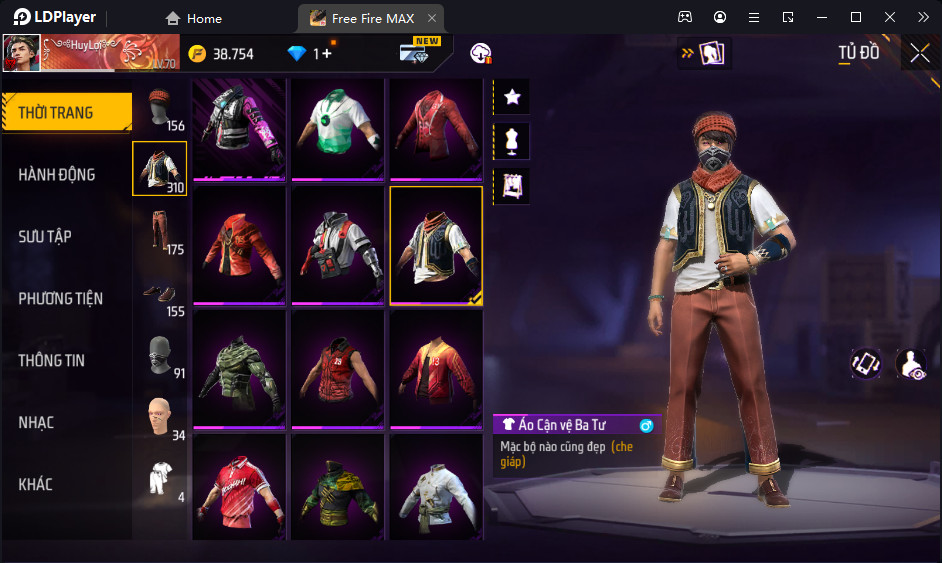Open the face mask subcategory

(160, 356)
